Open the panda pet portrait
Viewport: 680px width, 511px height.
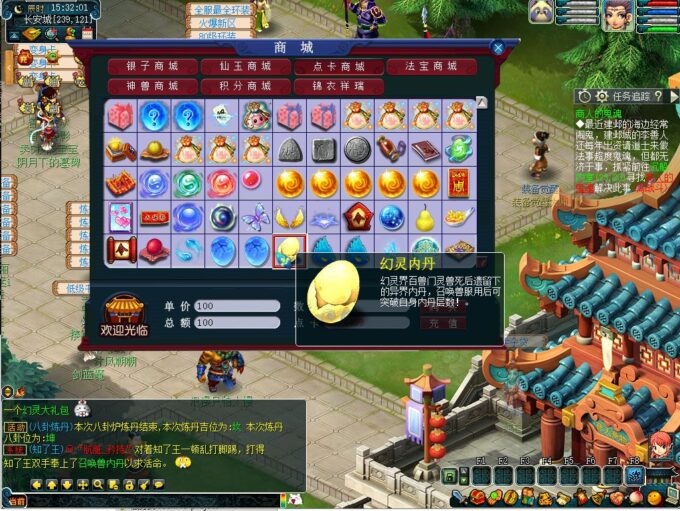(541, 11)
